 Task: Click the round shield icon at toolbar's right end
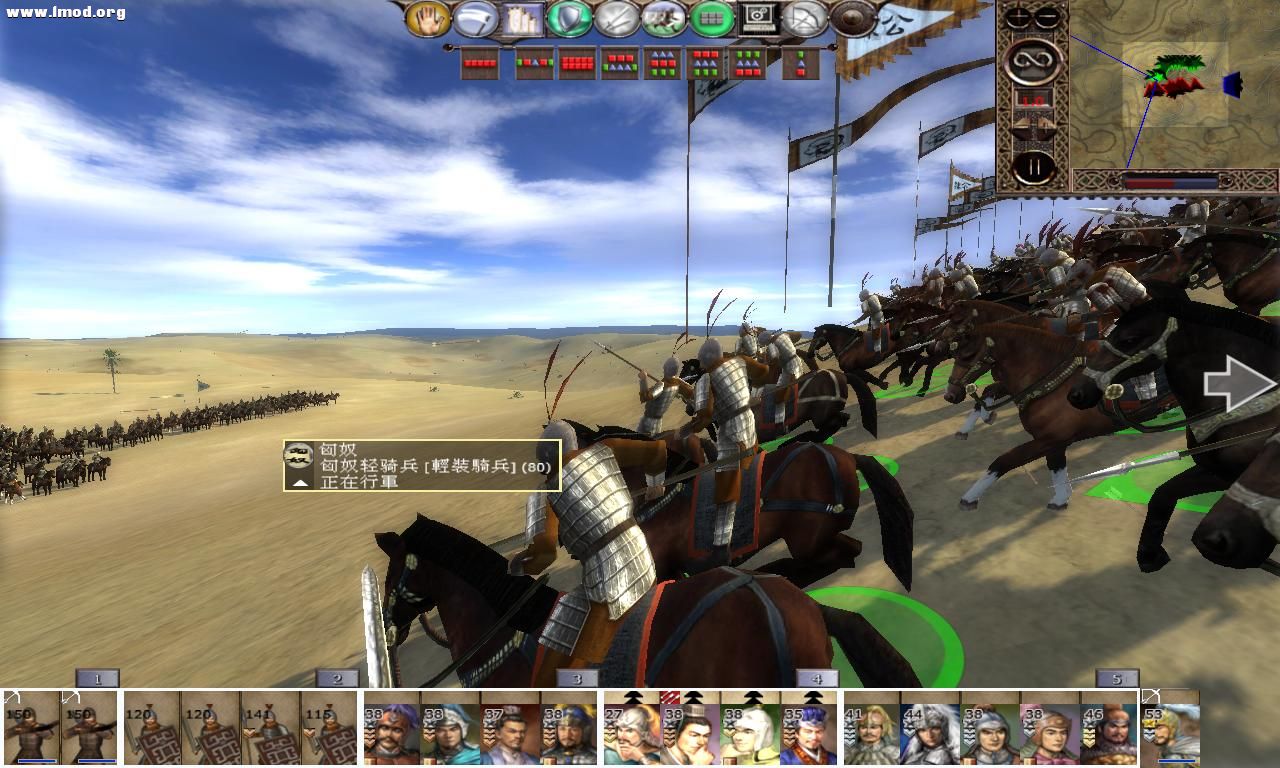[851, 17]
